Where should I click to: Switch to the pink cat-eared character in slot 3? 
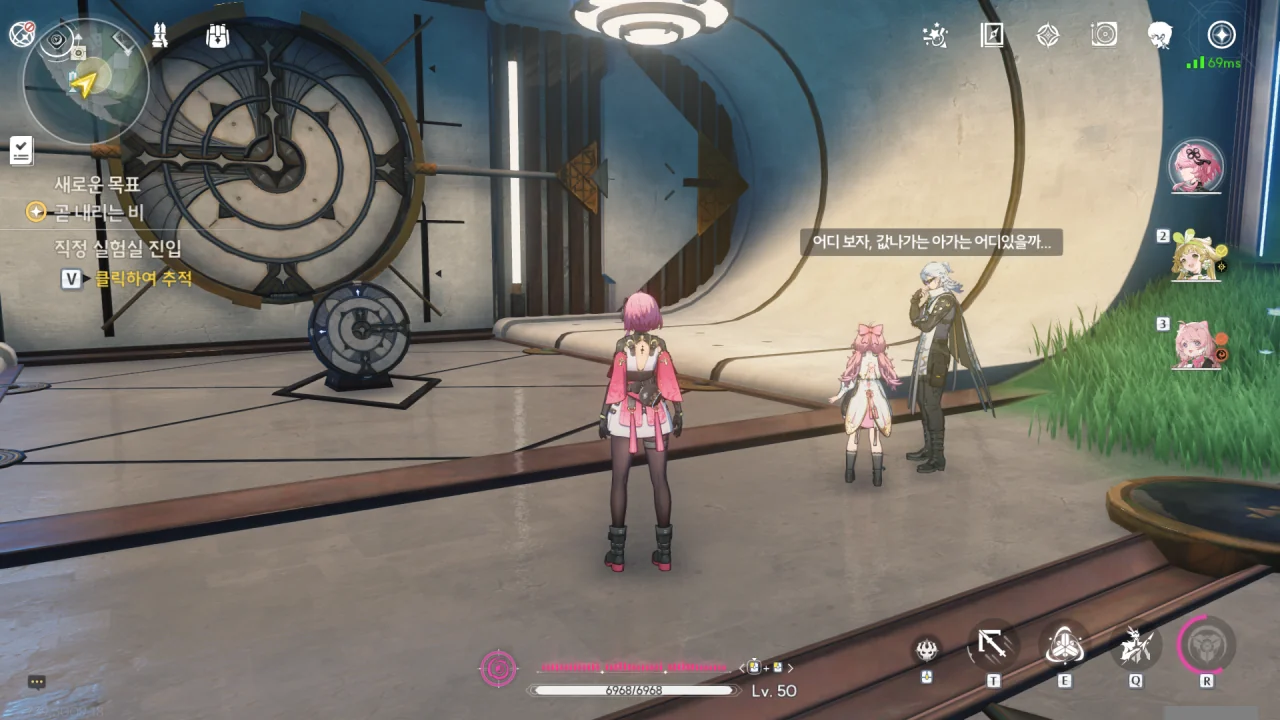click(x=1197, y=345)
